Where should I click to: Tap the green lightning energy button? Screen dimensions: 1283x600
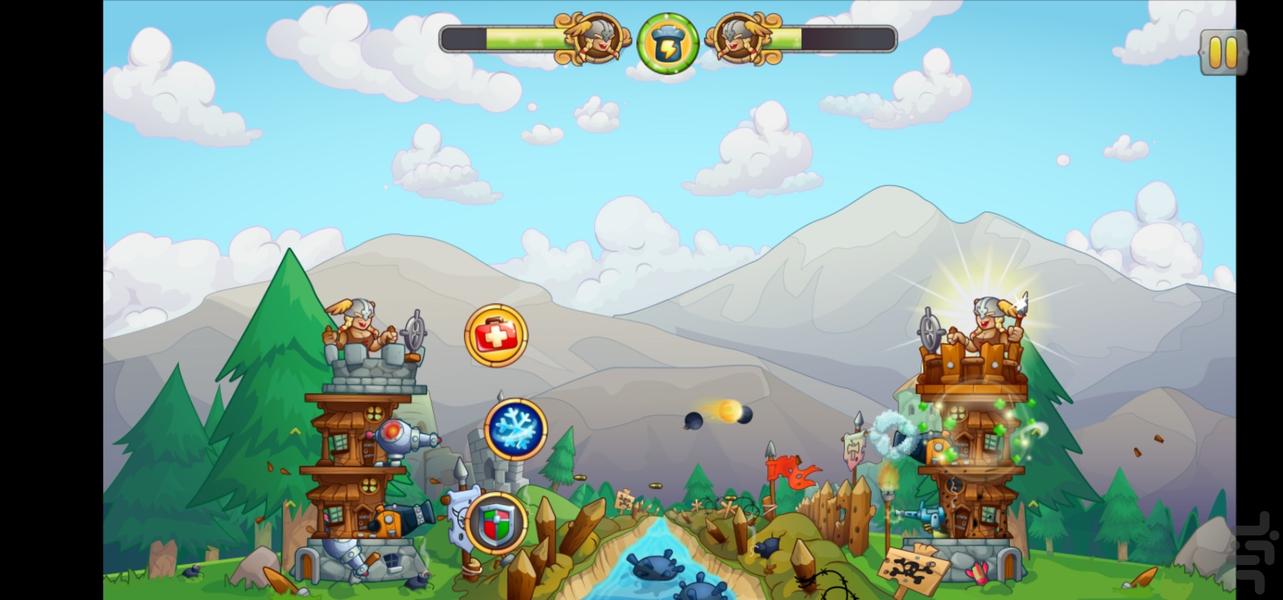click(x=668, y=42)
